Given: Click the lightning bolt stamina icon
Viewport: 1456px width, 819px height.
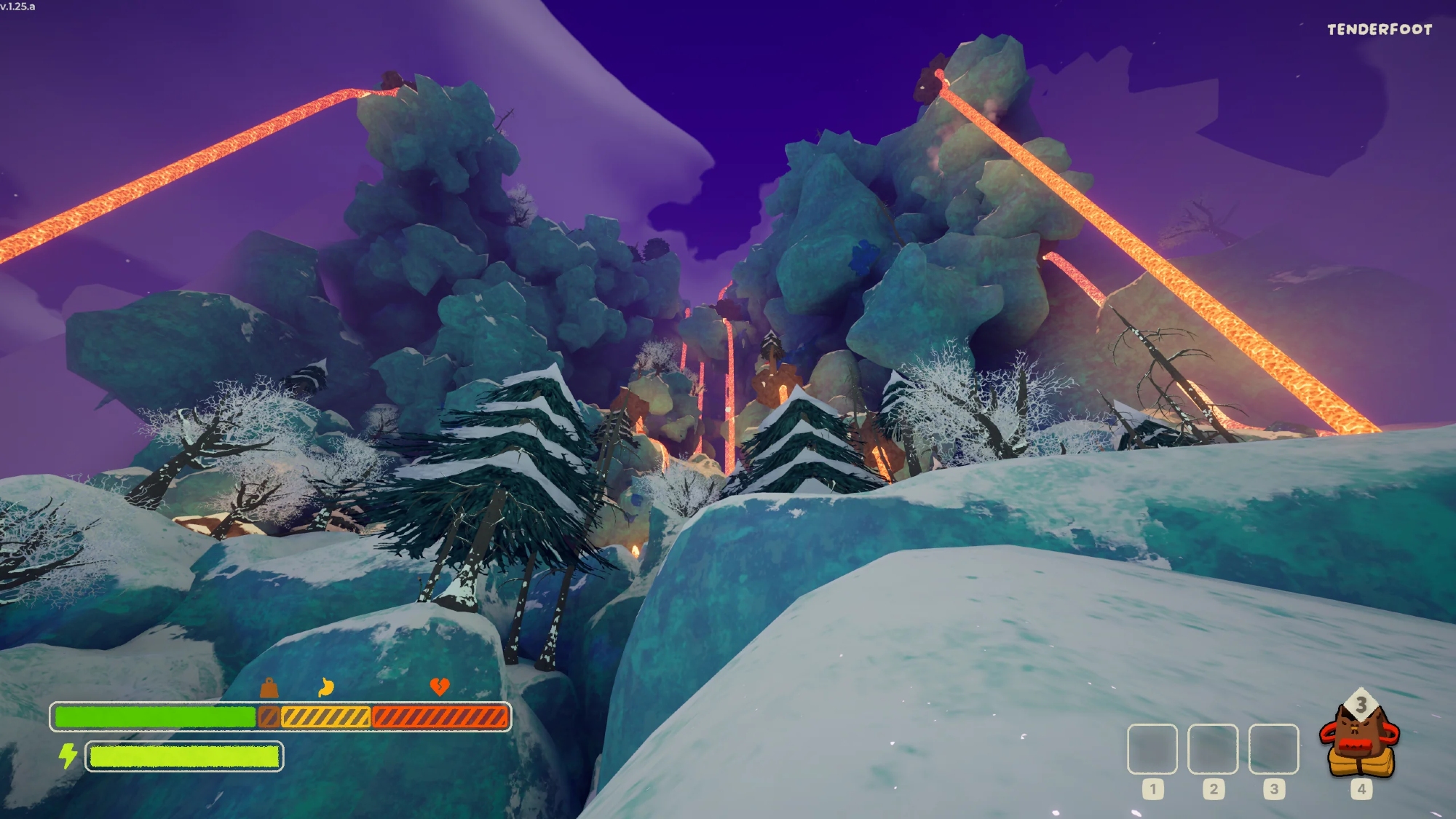Looking at the screenshot, I should point(68,756).
